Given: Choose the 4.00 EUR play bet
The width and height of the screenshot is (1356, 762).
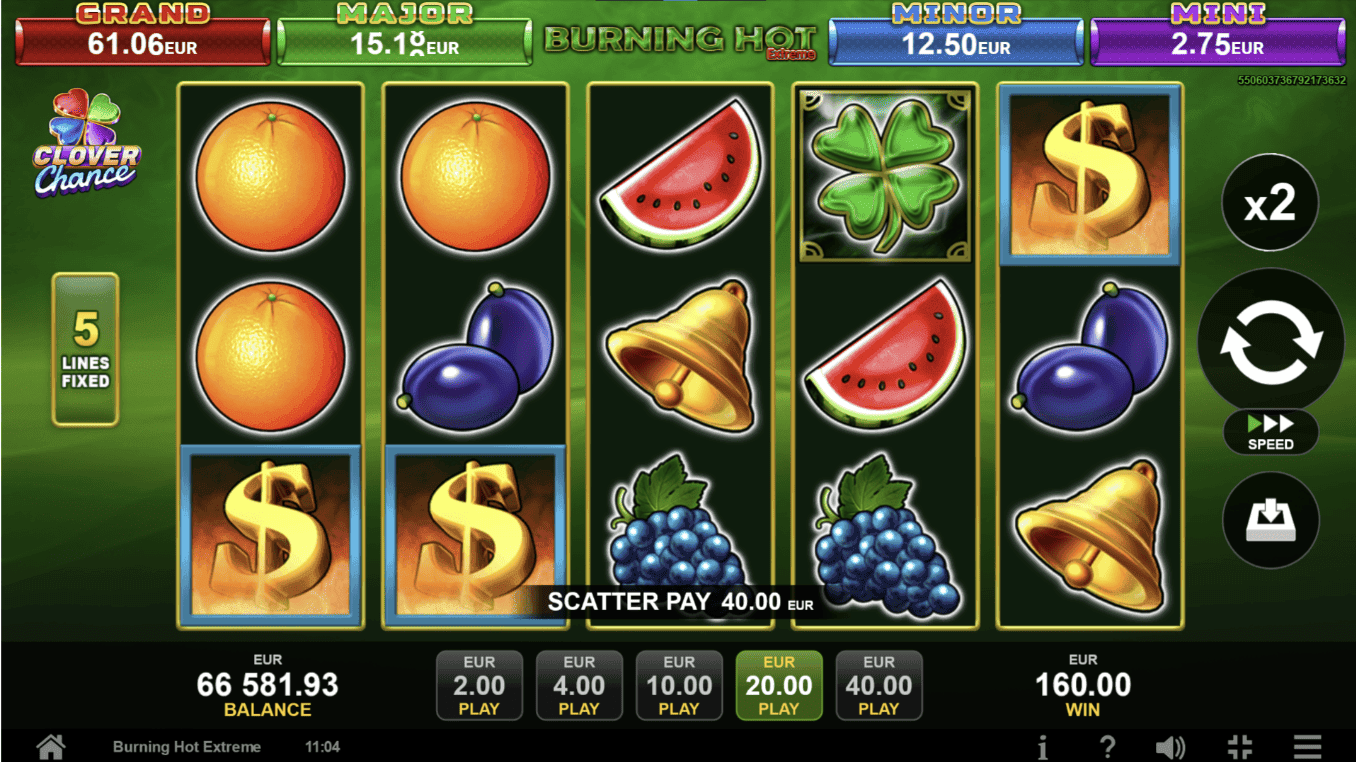Looking at the screenshot, I should (x=579, y=685).
